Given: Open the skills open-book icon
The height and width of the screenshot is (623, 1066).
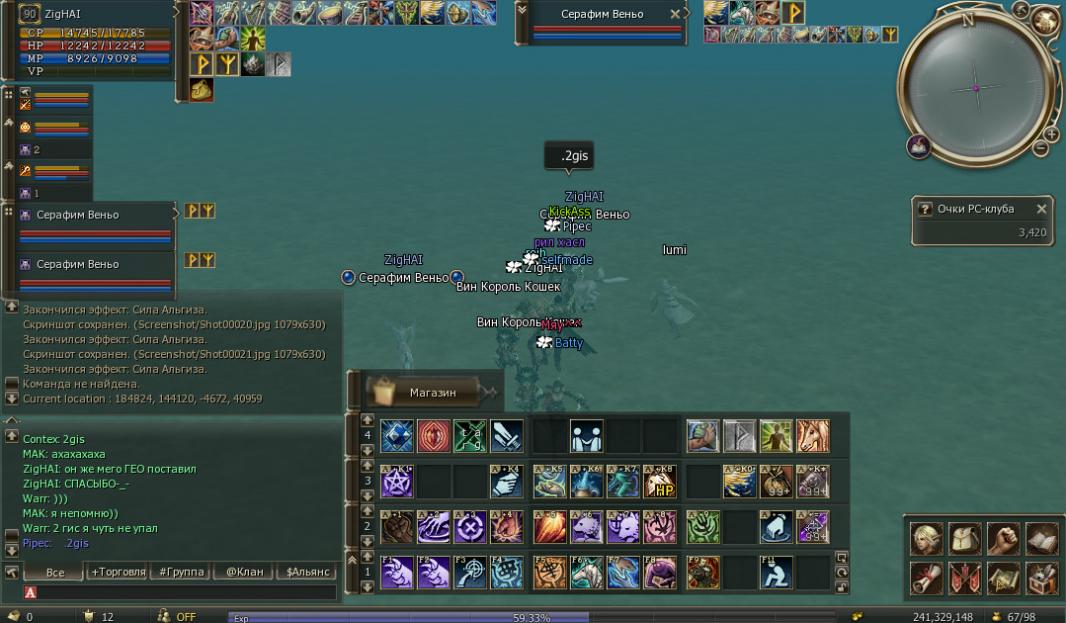Looking at the screenshot, I should coord(1041,539).
